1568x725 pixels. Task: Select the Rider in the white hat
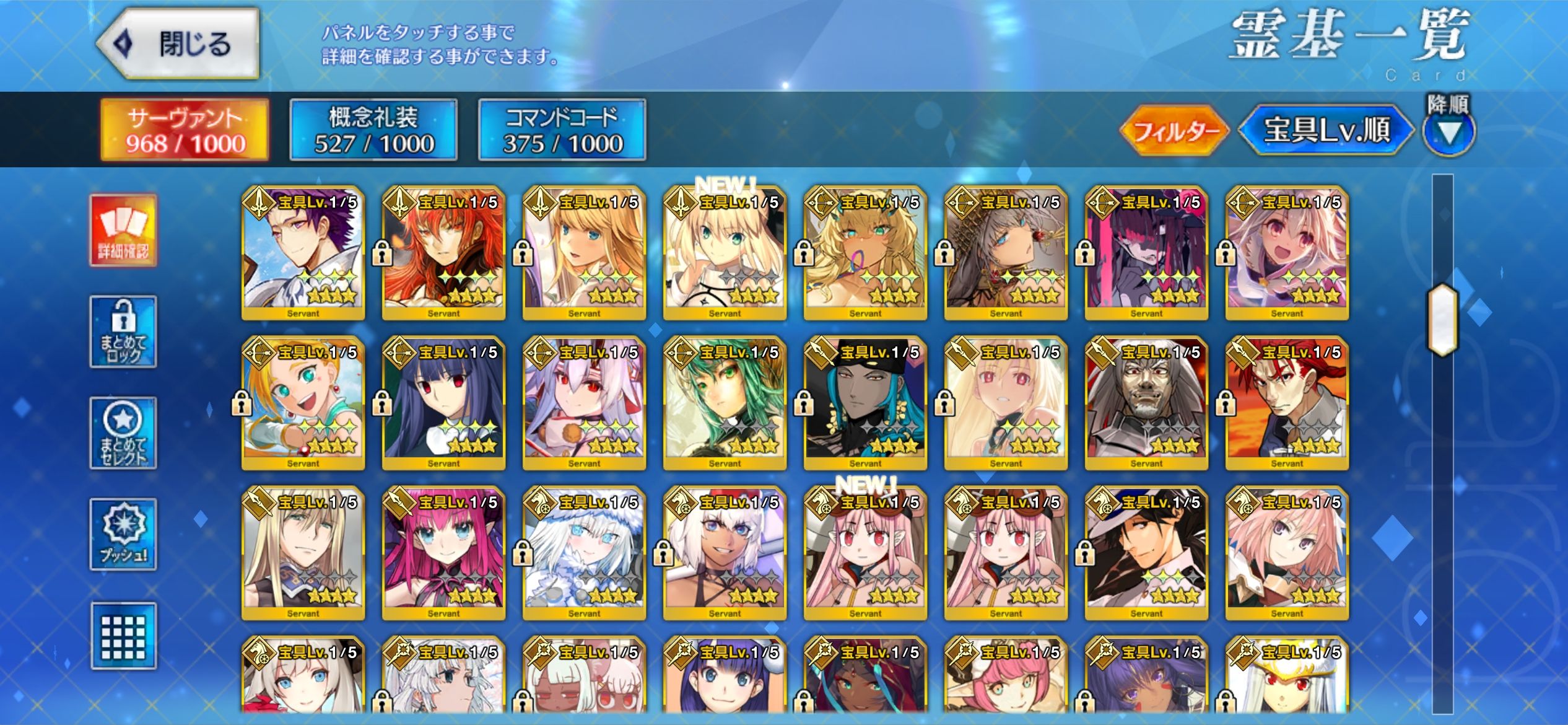[x=1146, y=554]
